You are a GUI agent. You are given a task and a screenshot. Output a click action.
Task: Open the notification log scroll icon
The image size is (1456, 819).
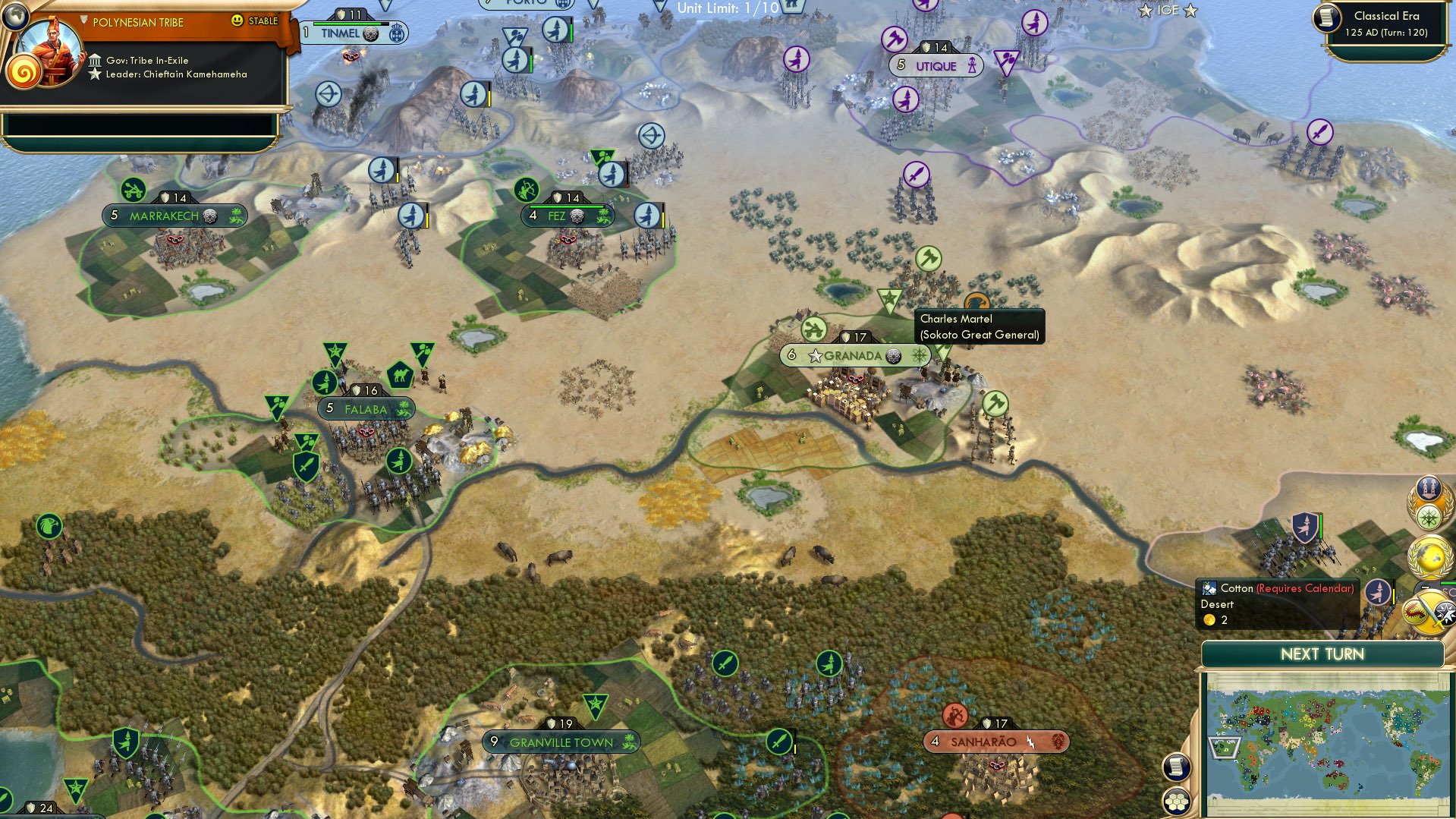(x=1175, y=767)
